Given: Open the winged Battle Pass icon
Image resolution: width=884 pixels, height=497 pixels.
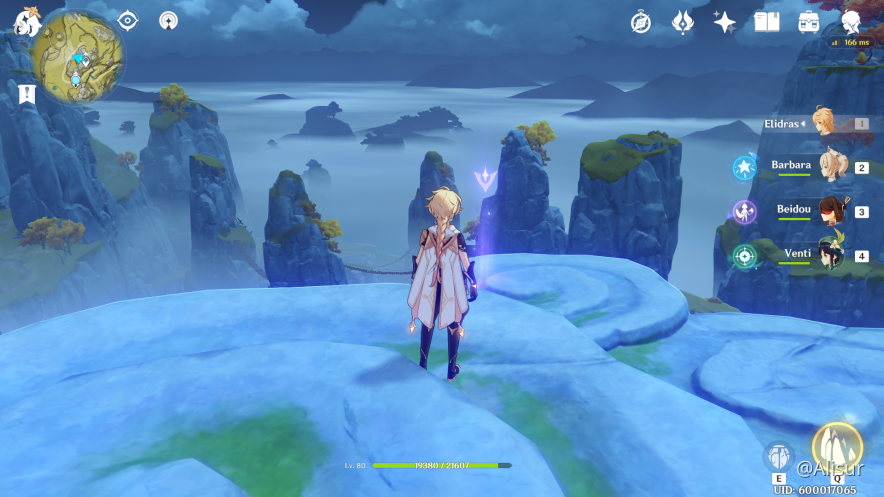Looking at the screenshot, I should click(x=683, y=22).
